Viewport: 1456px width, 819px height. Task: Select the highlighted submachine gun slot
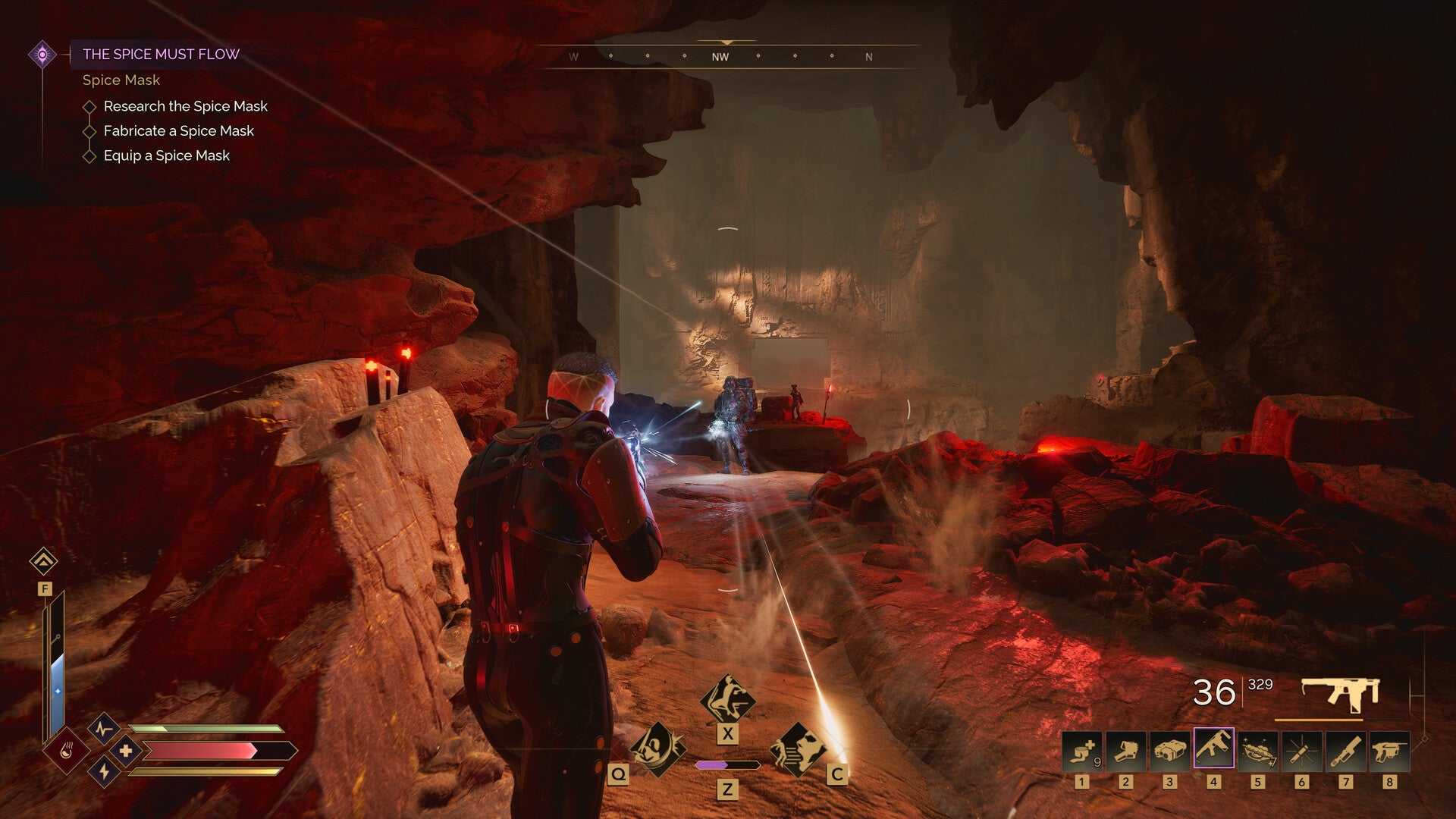coord(1214,749)
